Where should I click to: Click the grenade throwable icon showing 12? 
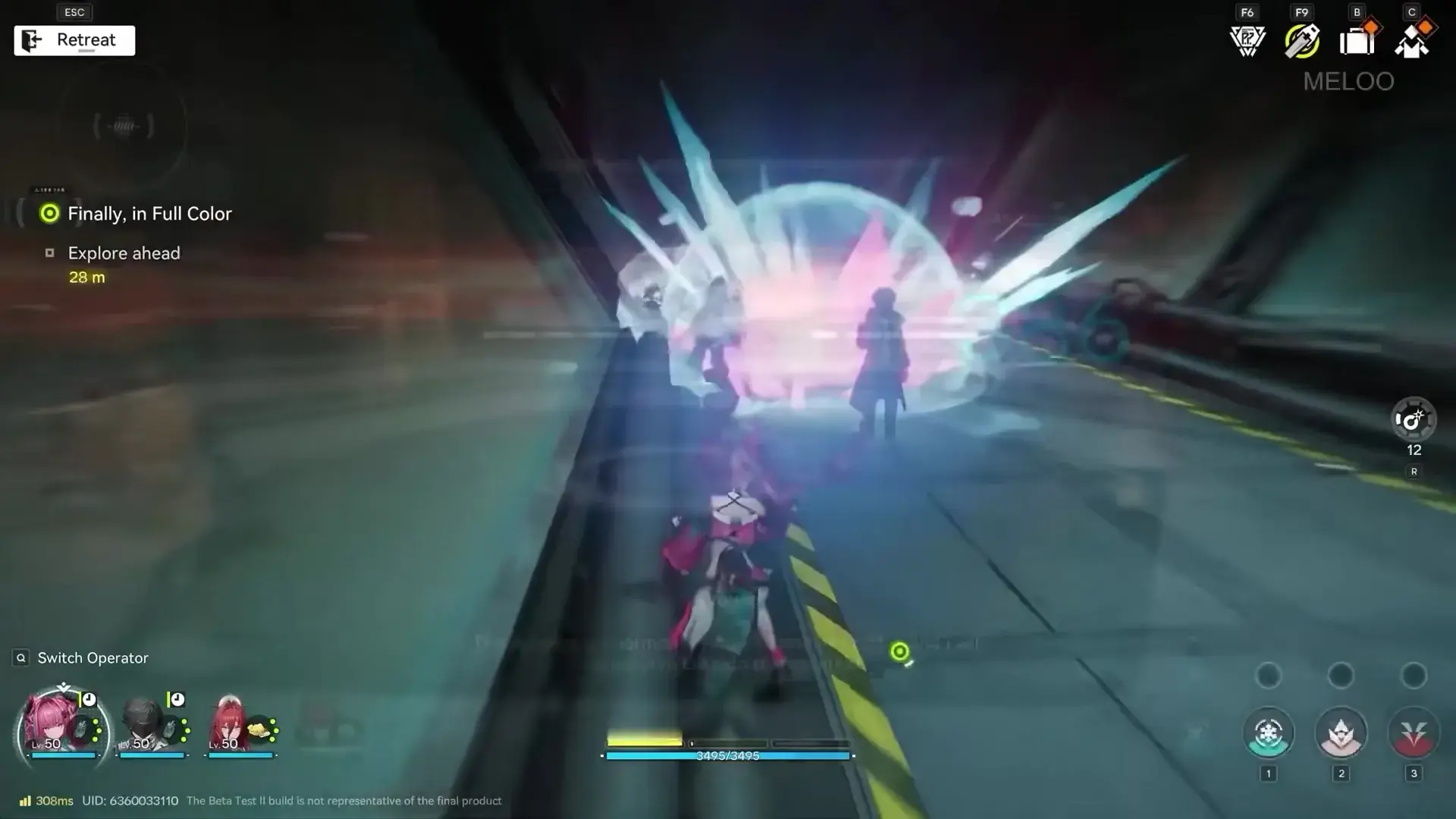pyautogui.click(x=1413, y=419)
